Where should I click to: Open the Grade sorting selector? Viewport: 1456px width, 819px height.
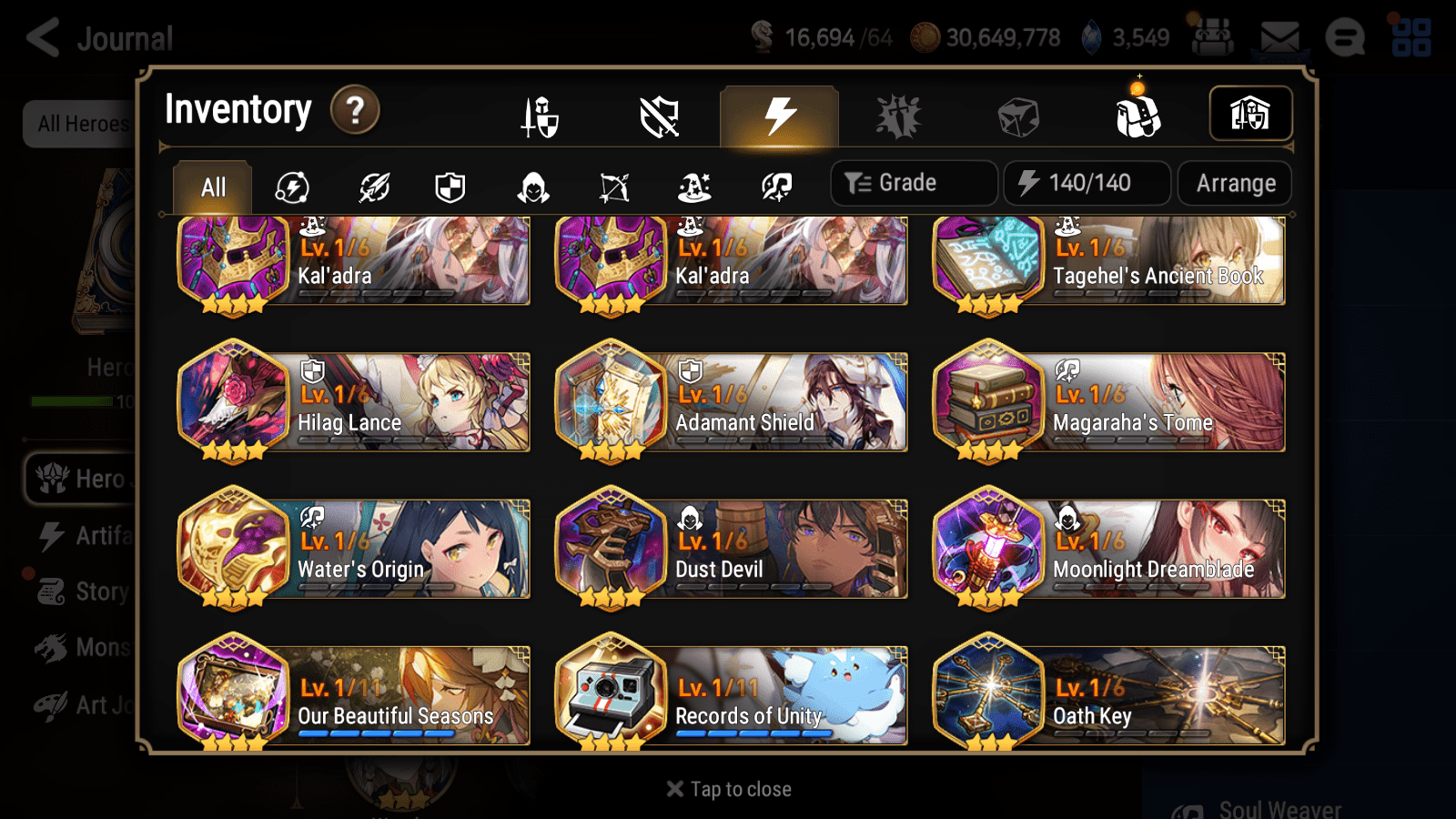click(913, 182)
